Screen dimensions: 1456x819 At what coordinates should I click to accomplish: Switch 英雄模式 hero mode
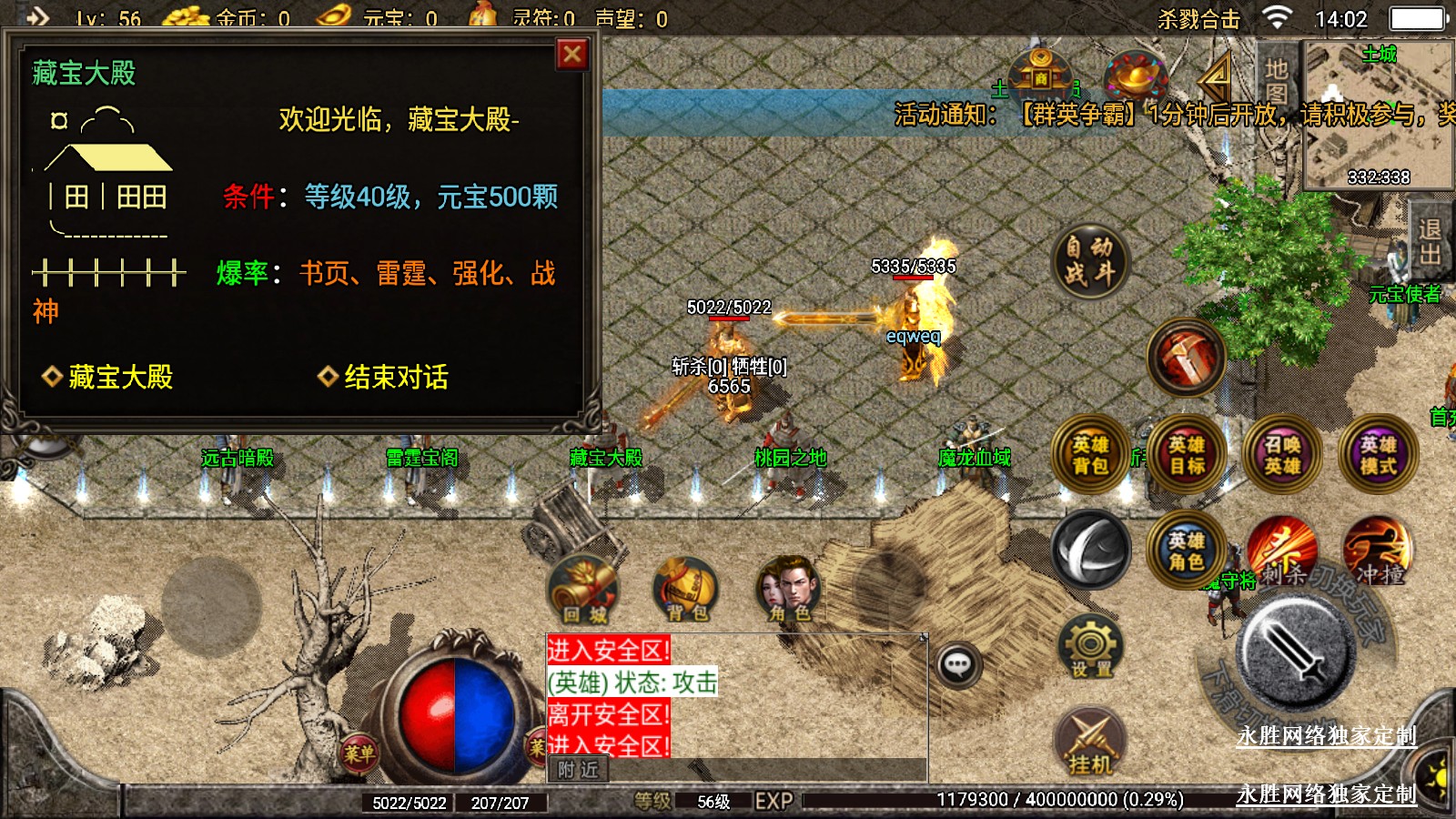[1378, 455]
